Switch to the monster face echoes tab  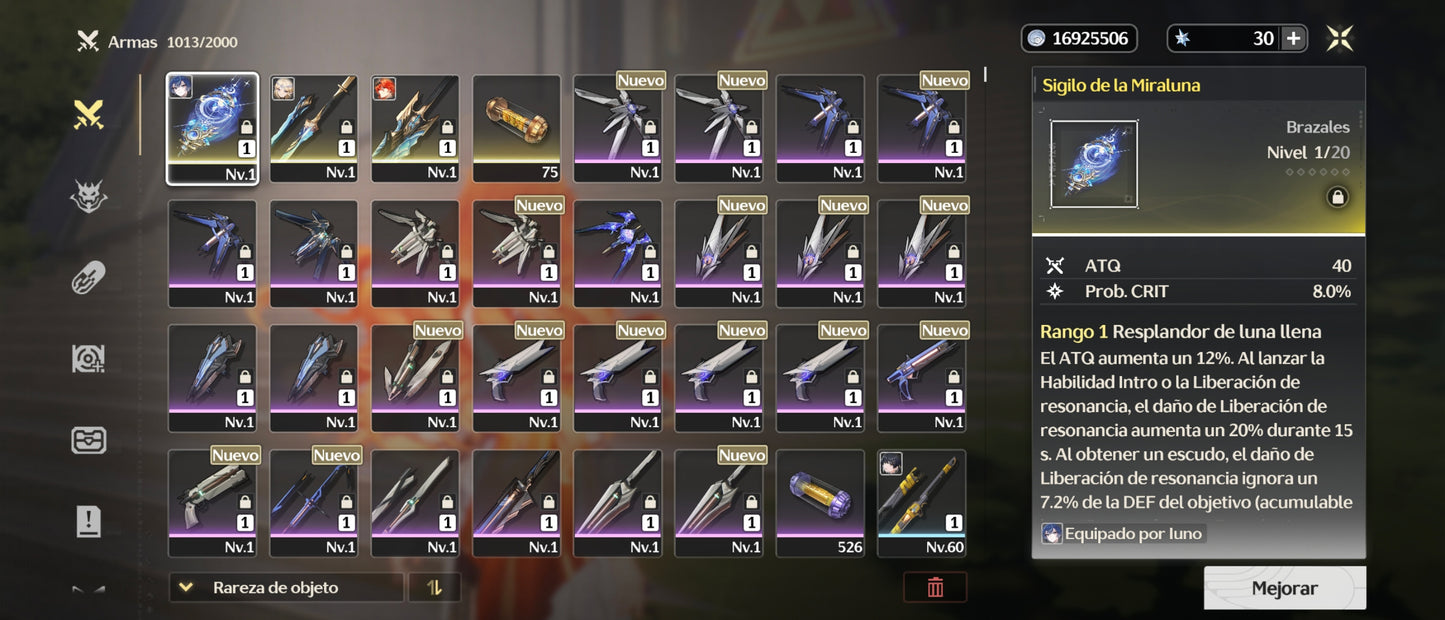point(89,197)
